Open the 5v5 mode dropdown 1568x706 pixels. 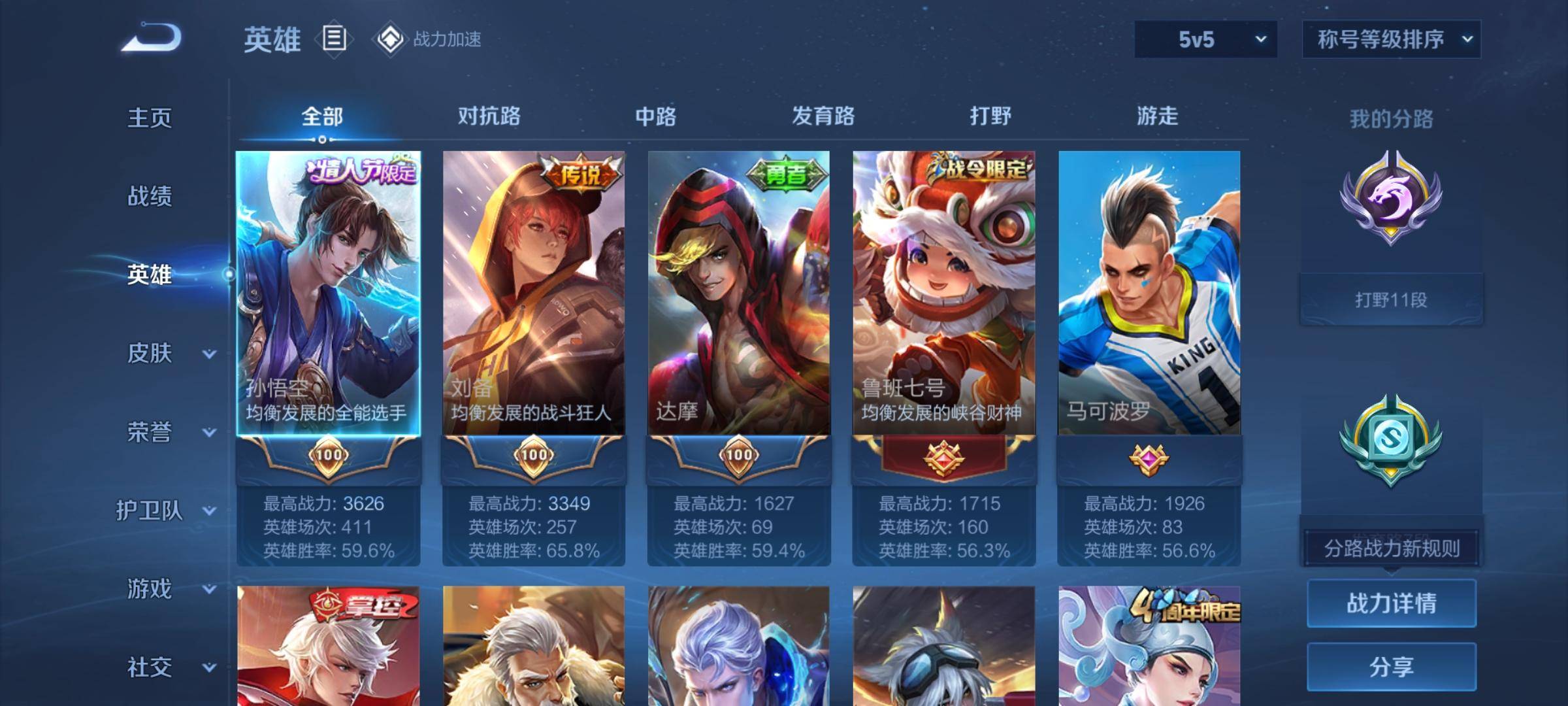pos(1205,39)
